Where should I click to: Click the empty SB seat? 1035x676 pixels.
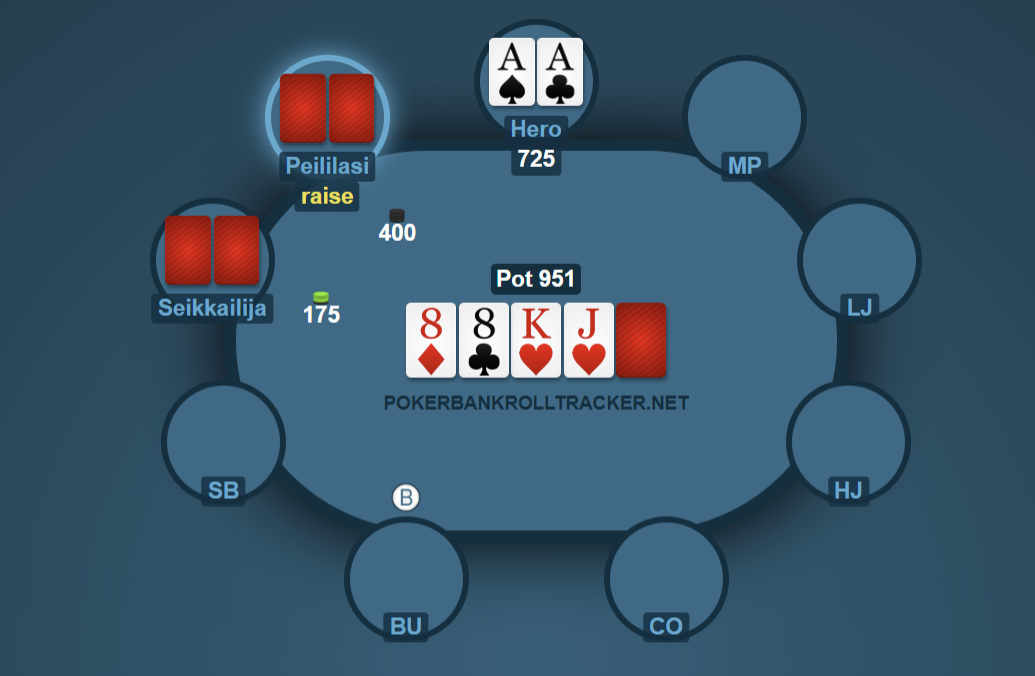coord(223,440)
